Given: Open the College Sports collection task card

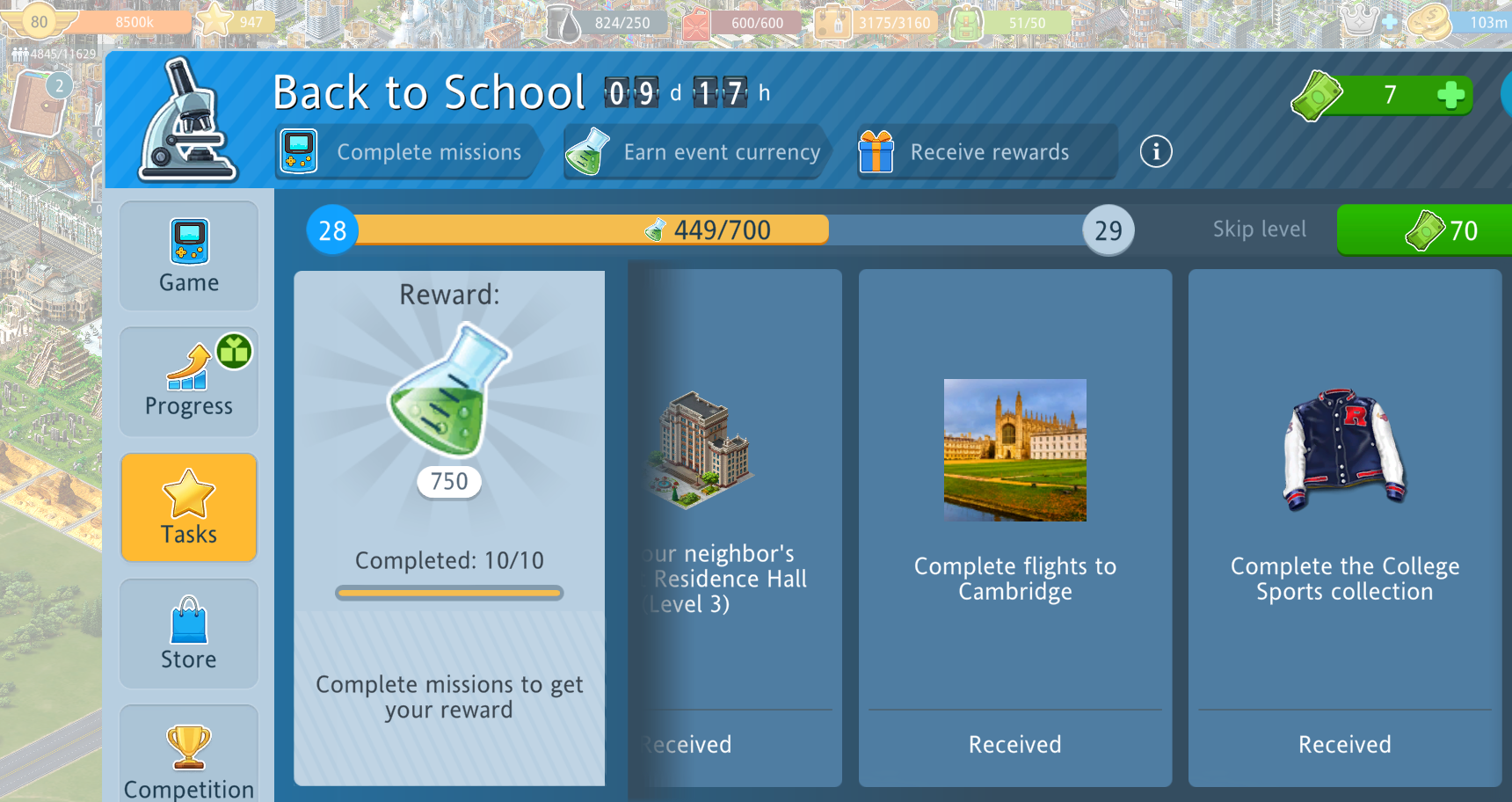Looking at the screenshot, I should [1345, 528].
